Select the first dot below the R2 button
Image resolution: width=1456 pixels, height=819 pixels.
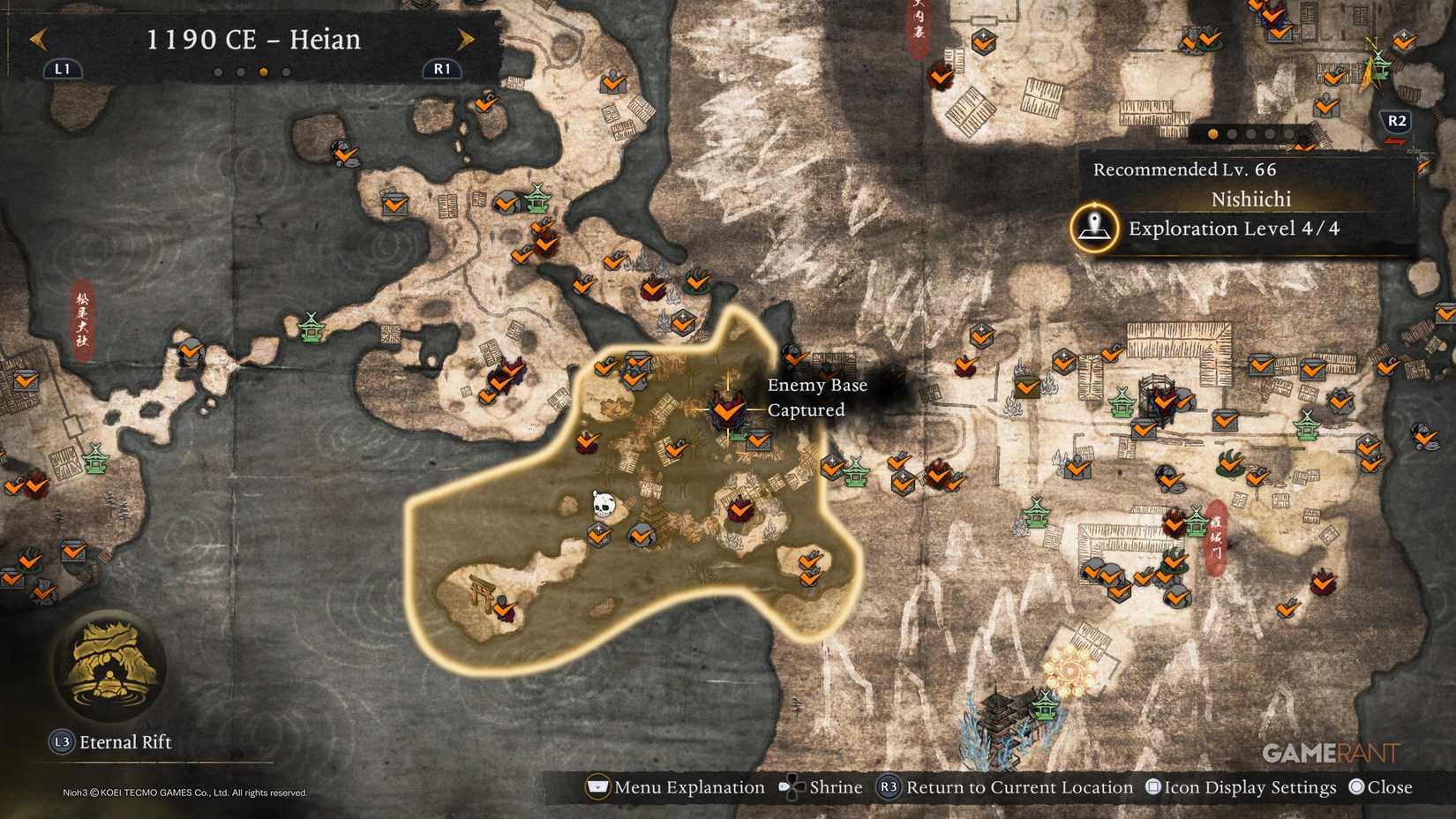pyautogui.click(x=1212, y=133)
